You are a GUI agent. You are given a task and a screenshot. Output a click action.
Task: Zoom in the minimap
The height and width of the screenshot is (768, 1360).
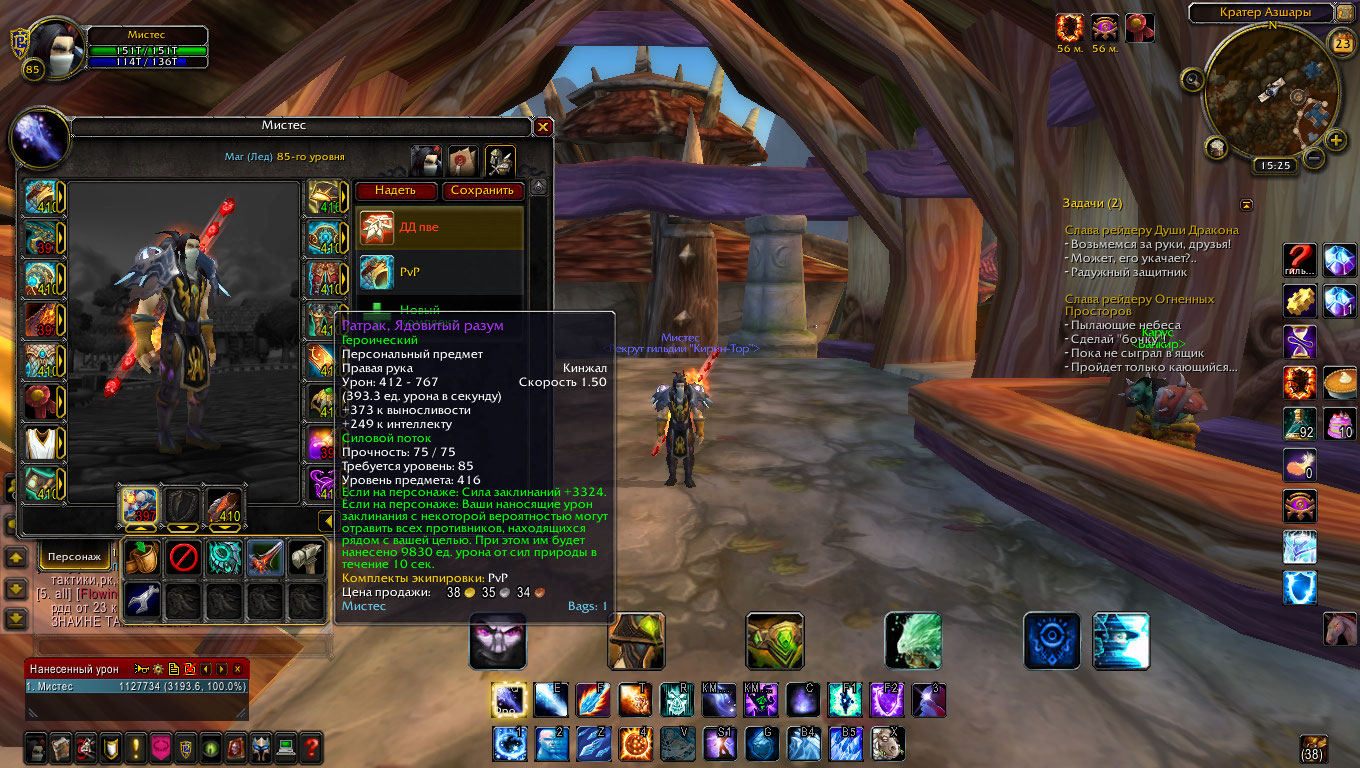[x=1336, y=140]
